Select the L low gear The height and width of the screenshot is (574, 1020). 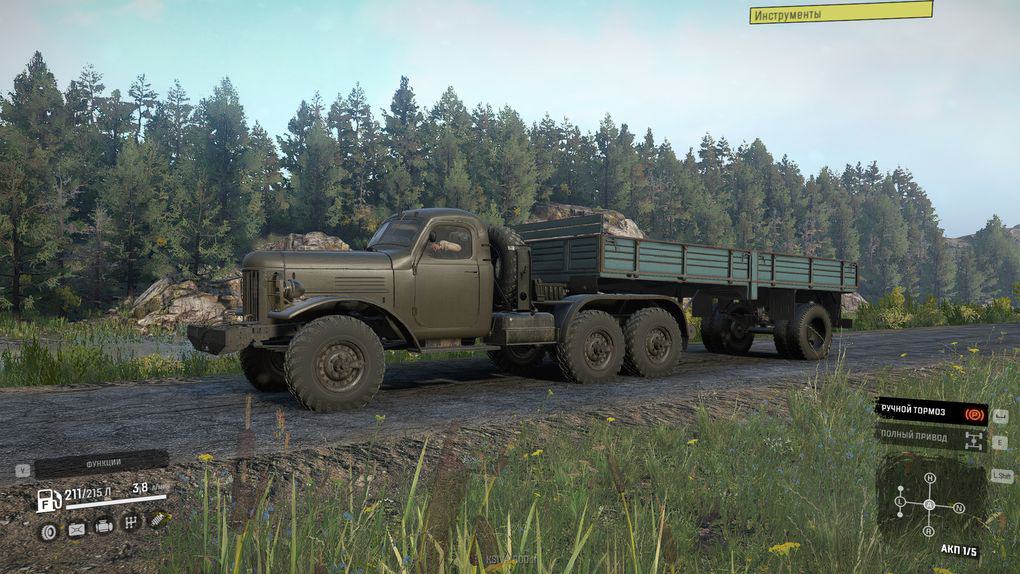pos(899,501)
